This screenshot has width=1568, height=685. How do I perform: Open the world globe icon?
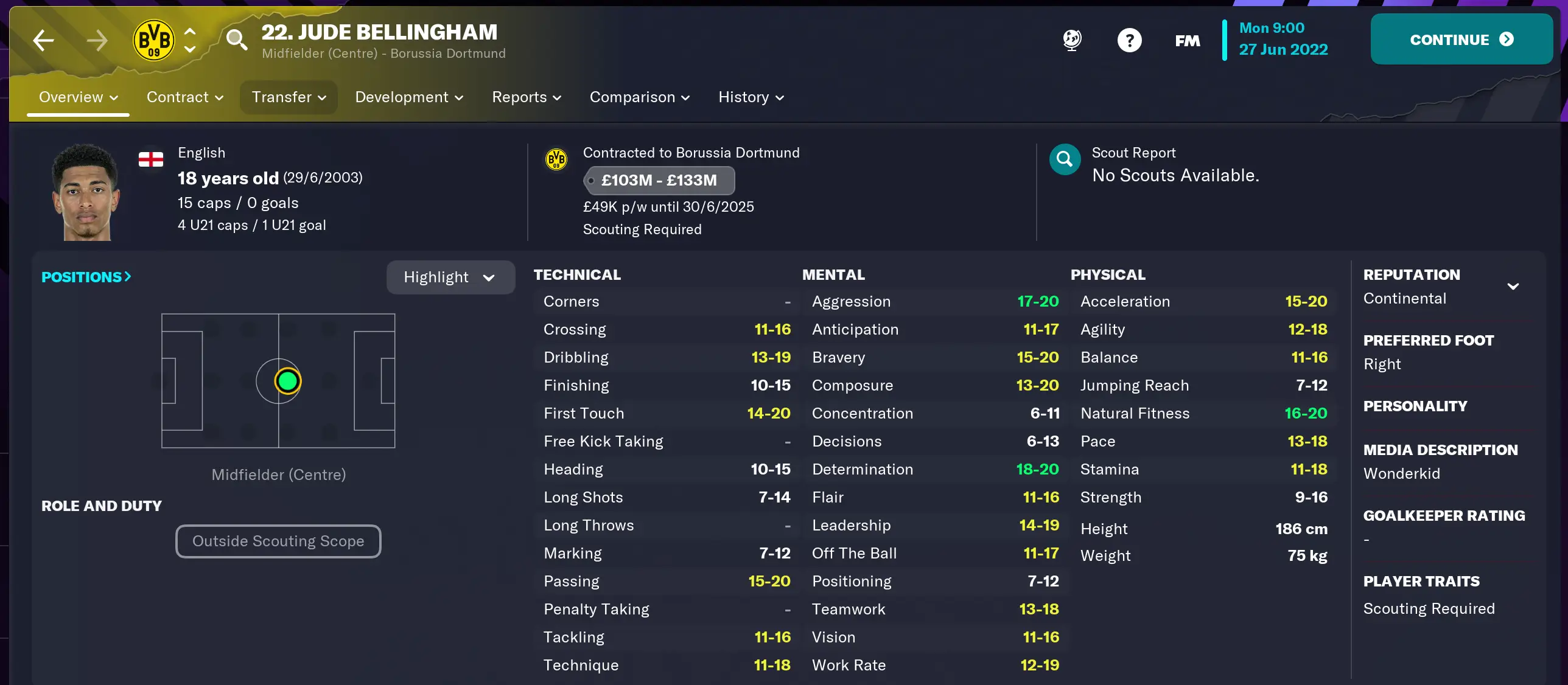pyautogui.click(x=1071, y=40)
